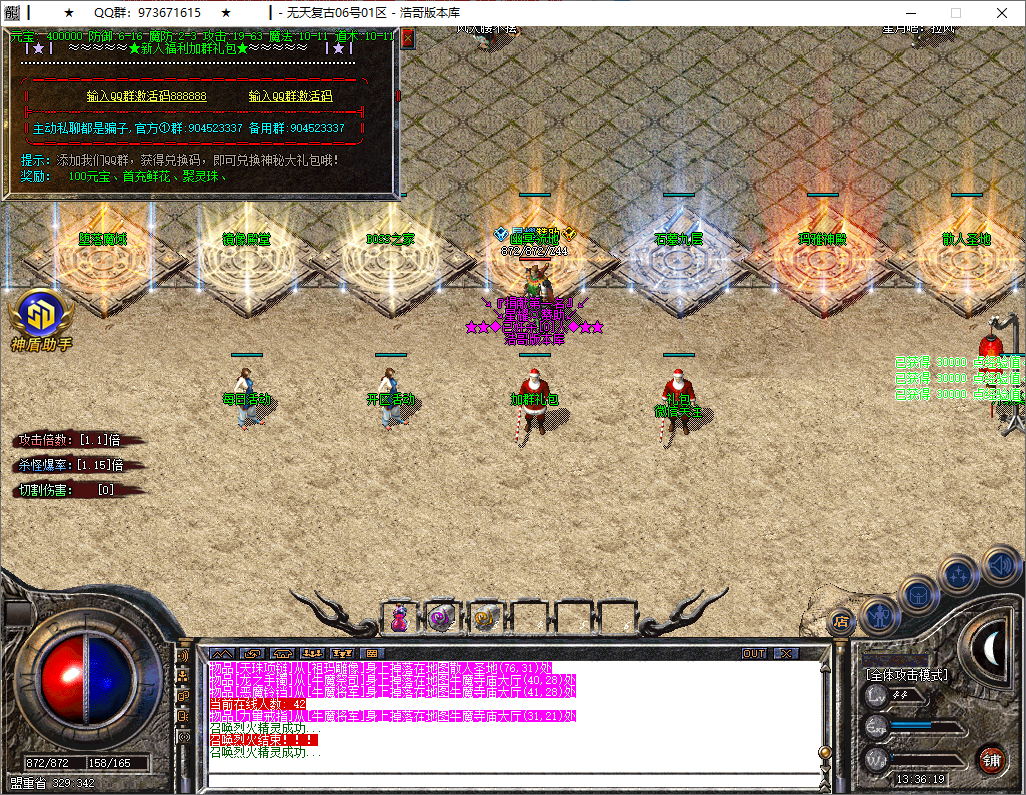Viewport: 1026px width, 795px height.
Task: Close the newcomer gift pack panel
Action: tap(407, 38)
